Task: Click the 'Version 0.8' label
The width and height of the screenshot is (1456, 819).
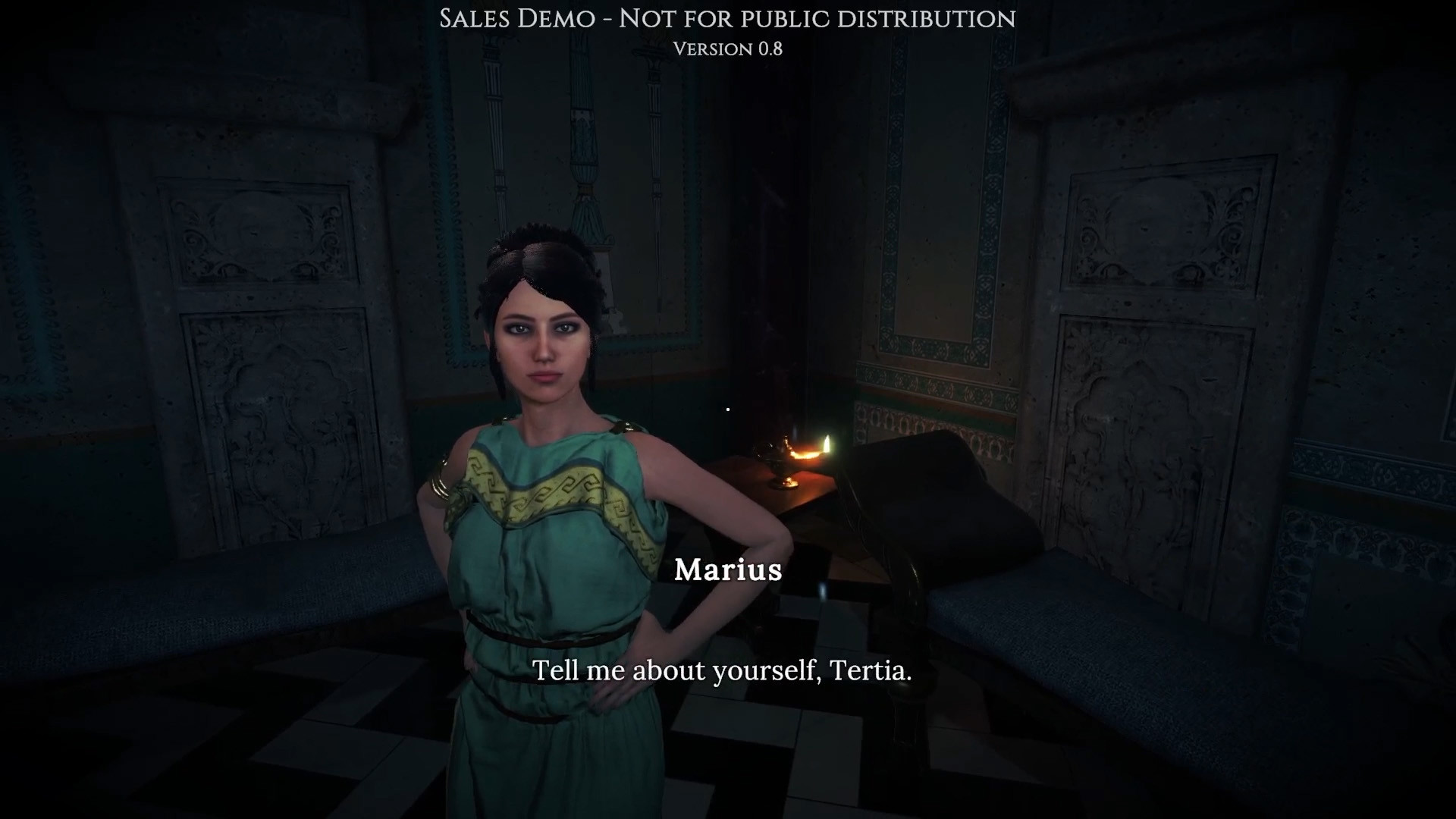Action: 727,49
